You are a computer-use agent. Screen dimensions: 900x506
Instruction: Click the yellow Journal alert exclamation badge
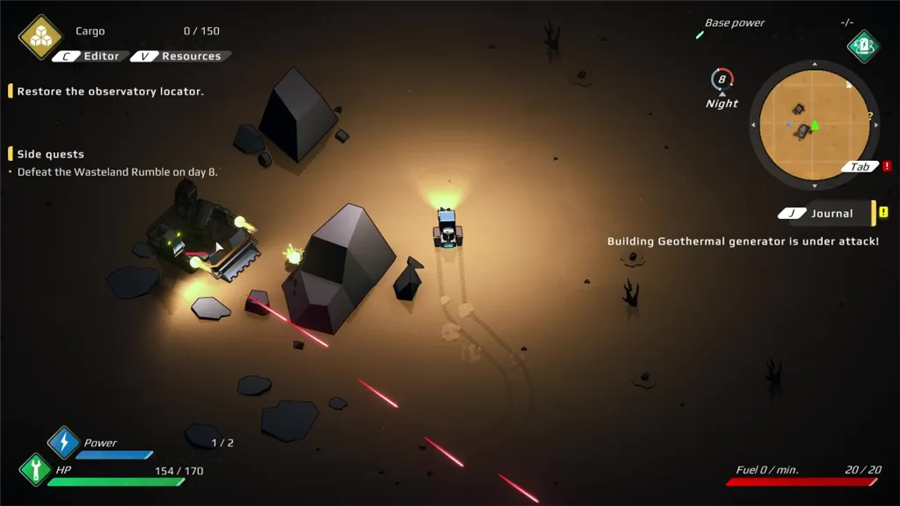883,213
